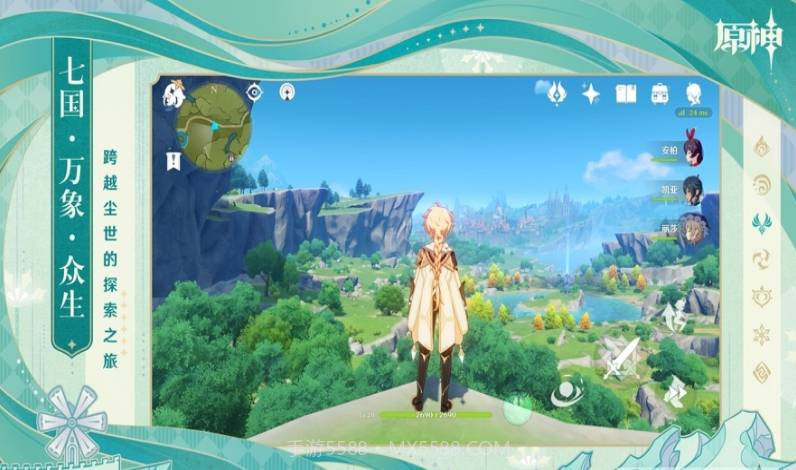Open the Wish four-point star icon

pos(591,94)
